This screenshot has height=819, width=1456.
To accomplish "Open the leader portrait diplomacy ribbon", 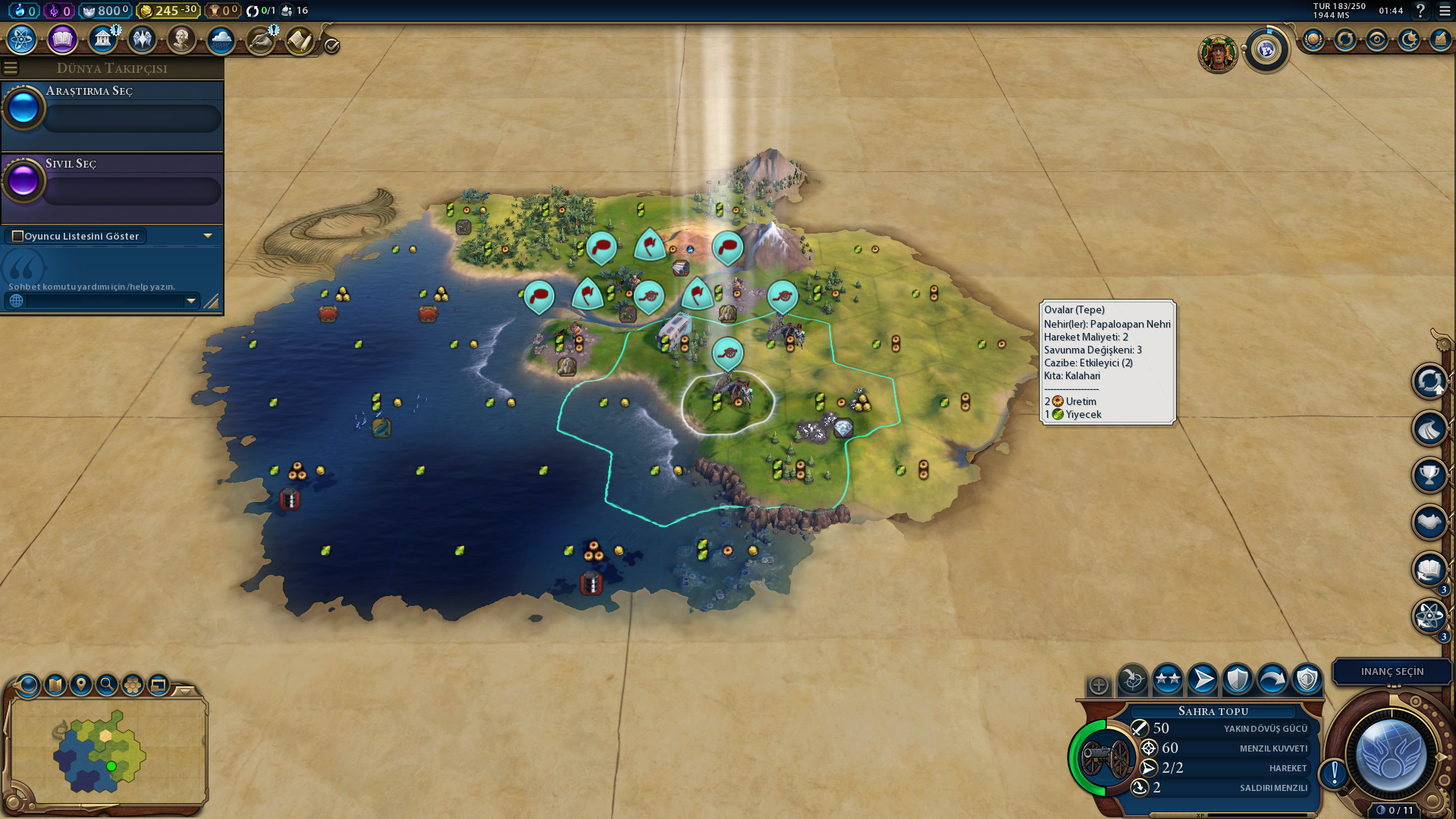I will pyautogui.click(x=1218, y=54).
